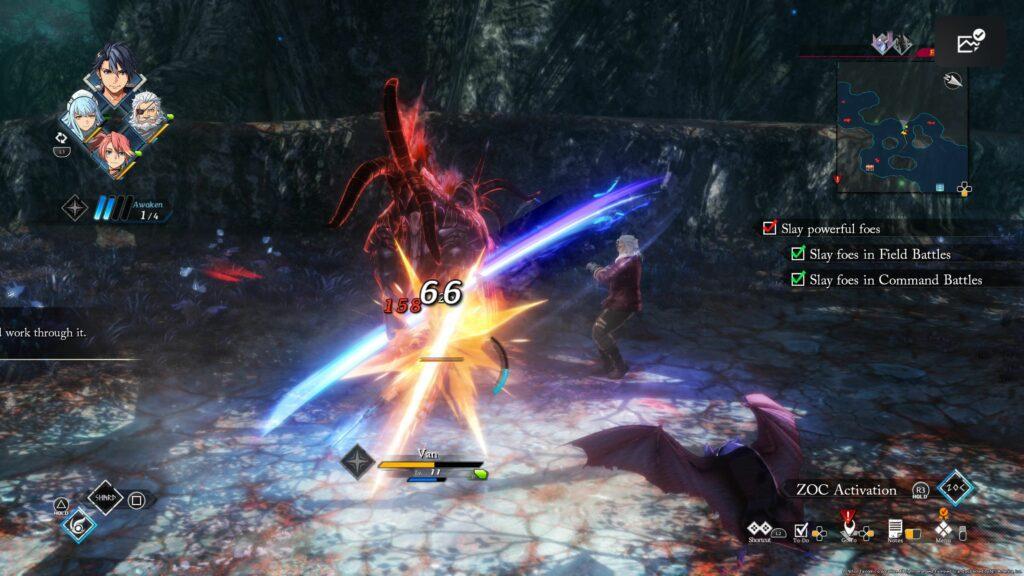This screenshot has height=576, width=1024.
Task: Click the Go To marker icon
Action: pos(848,526)
